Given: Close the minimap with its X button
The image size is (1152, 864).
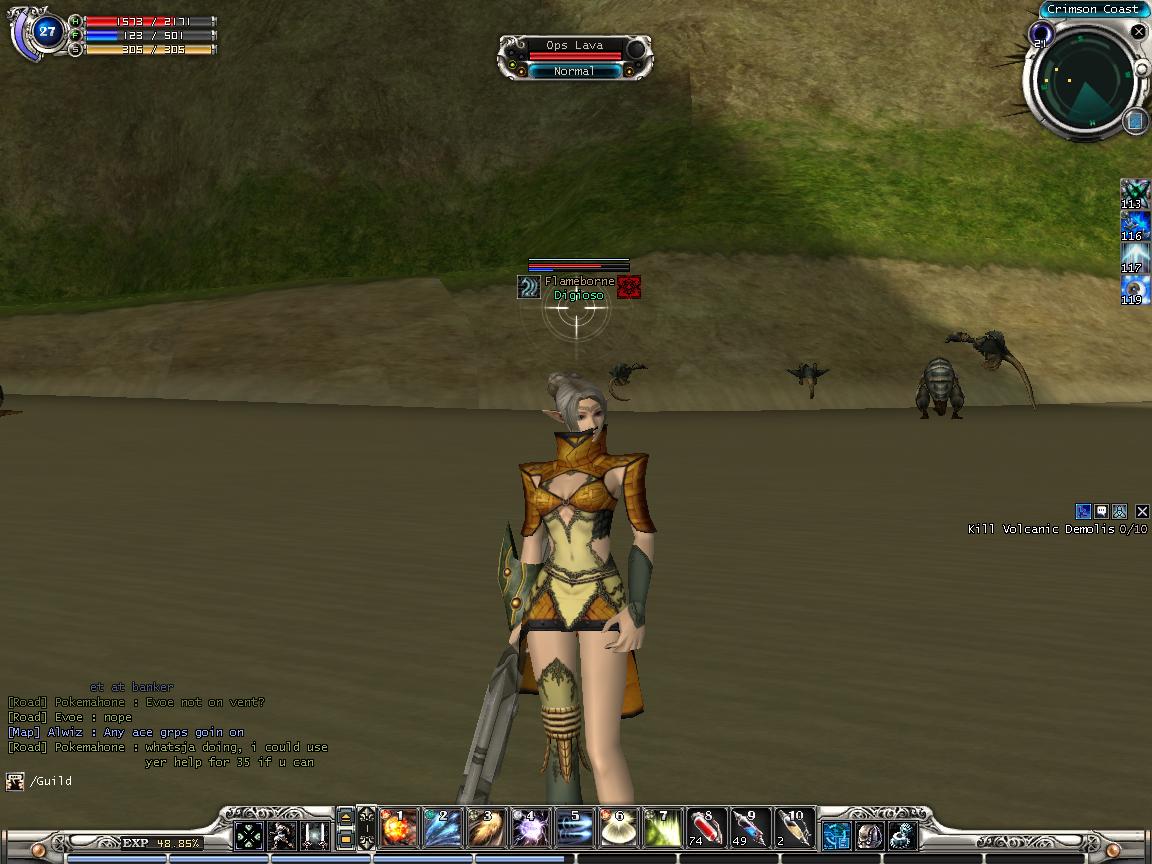Looking at the screenshot, I should tap(1138, 32).
